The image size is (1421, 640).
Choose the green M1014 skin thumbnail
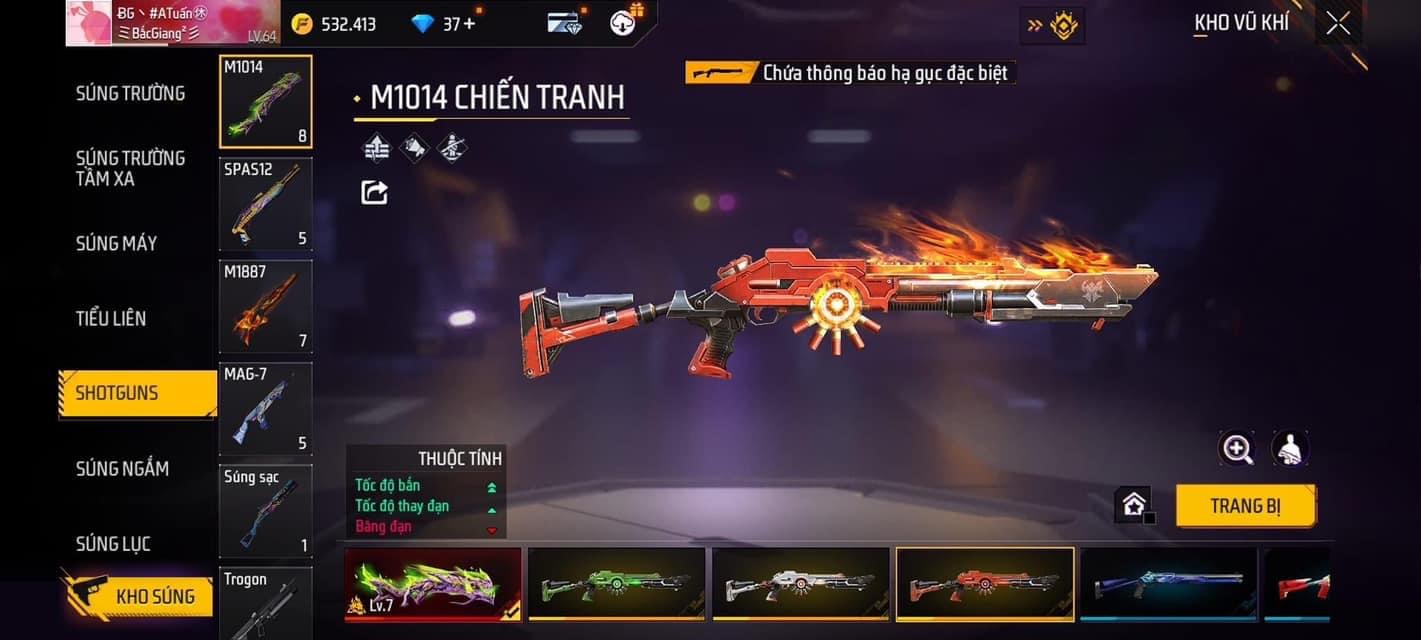click(x=616, y=584)
